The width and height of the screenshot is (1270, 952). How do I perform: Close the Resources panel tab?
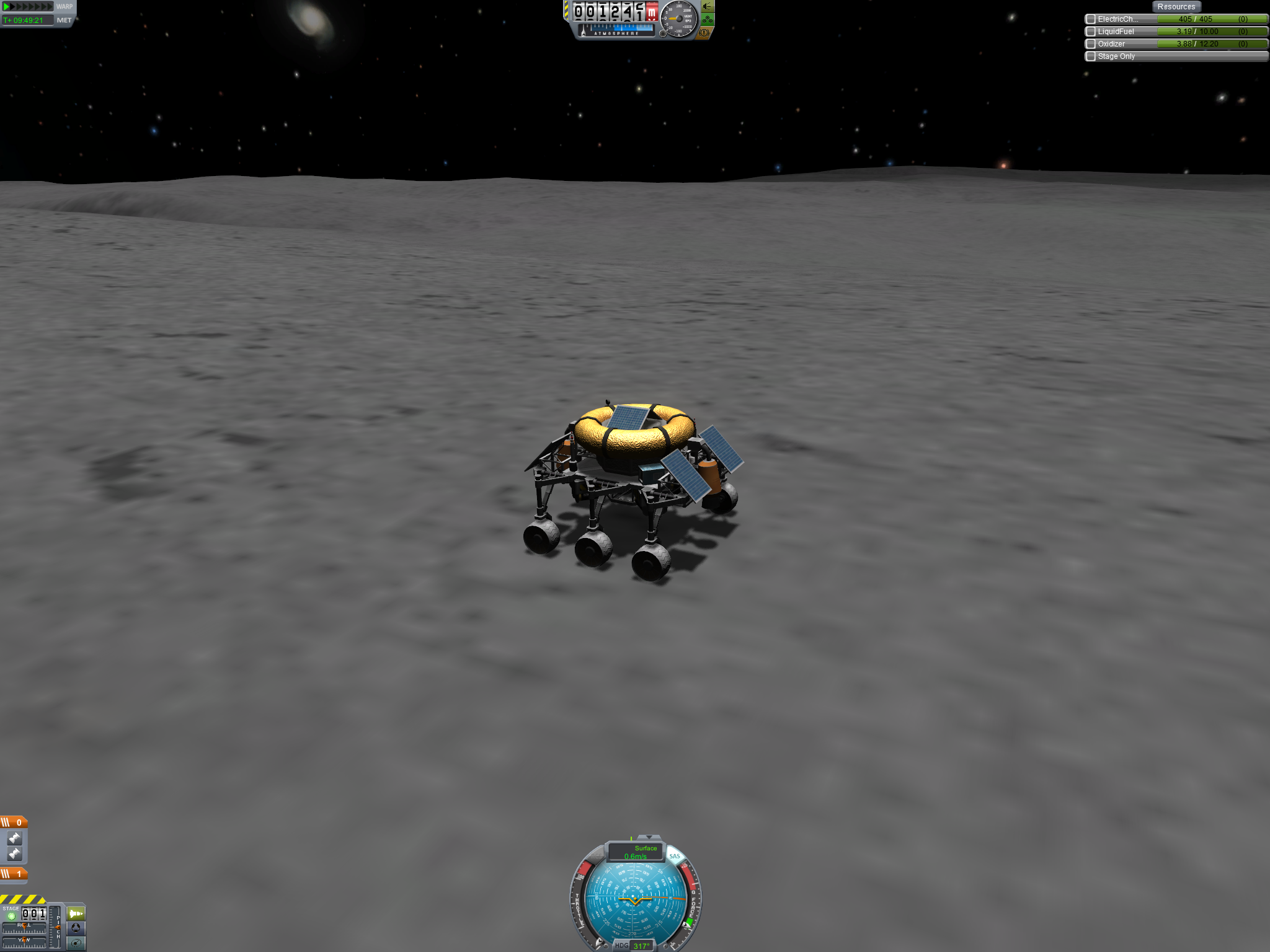[1176, 7]
